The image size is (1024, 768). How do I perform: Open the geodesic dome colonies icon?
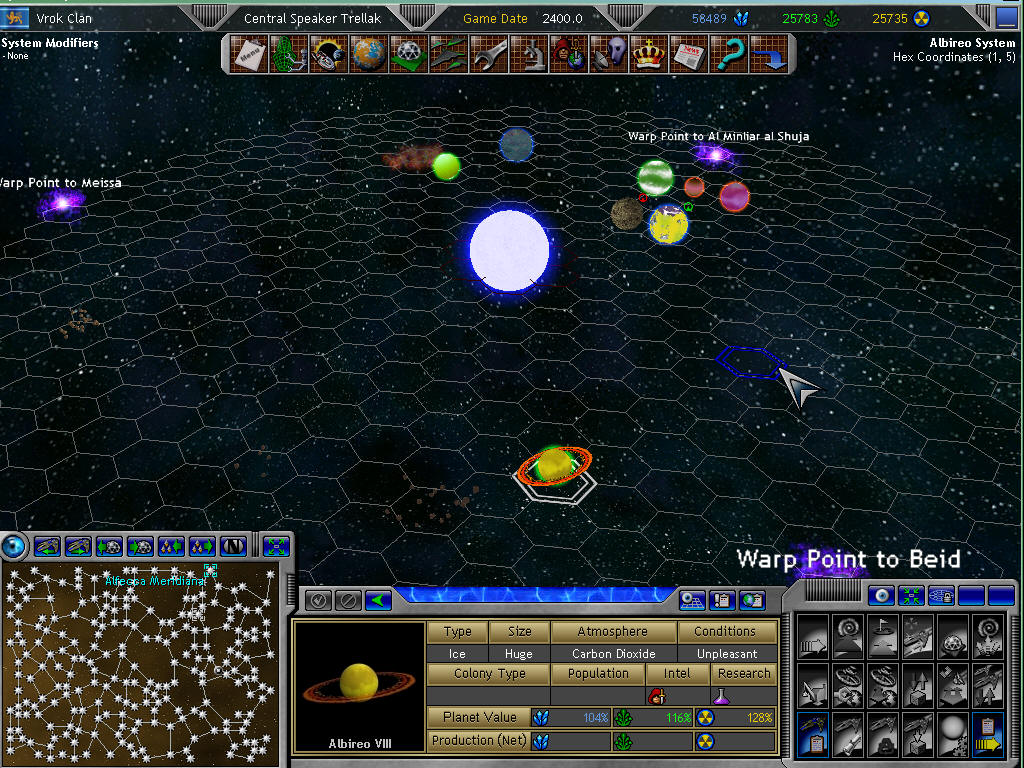[407, 53]
